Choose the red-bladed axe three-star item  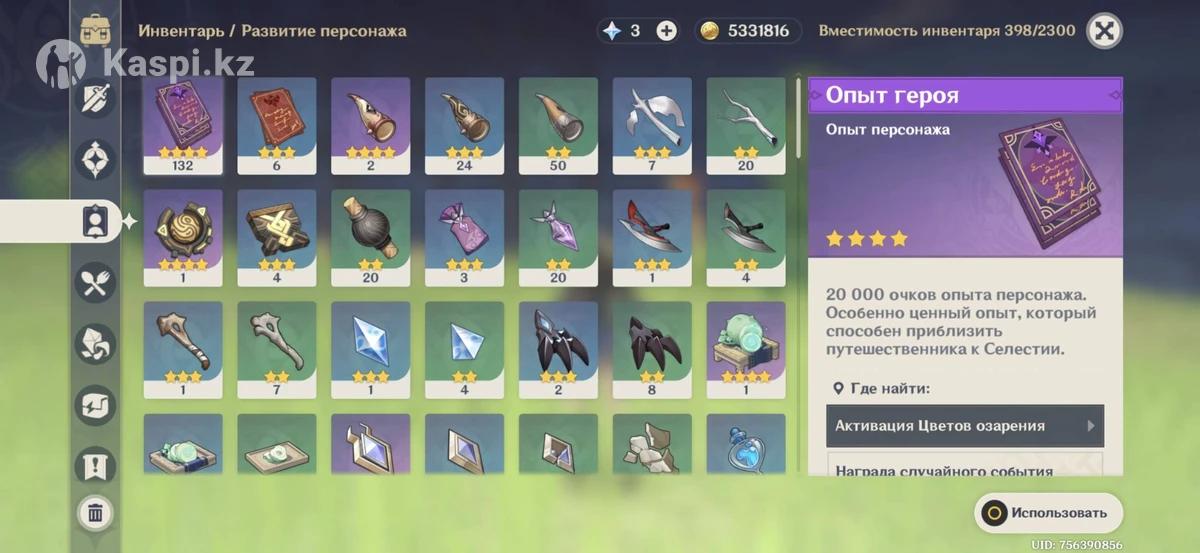coord(652,233)
